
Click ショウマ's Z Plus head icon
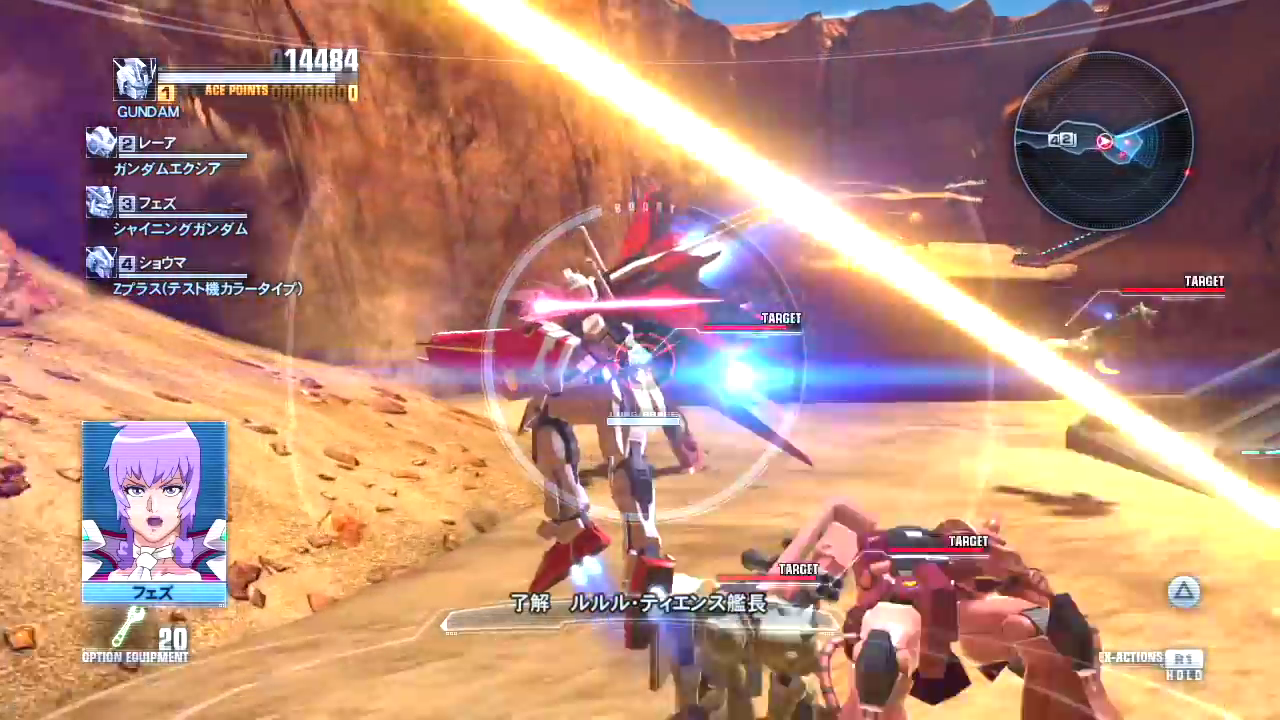(x=101, y=262)
